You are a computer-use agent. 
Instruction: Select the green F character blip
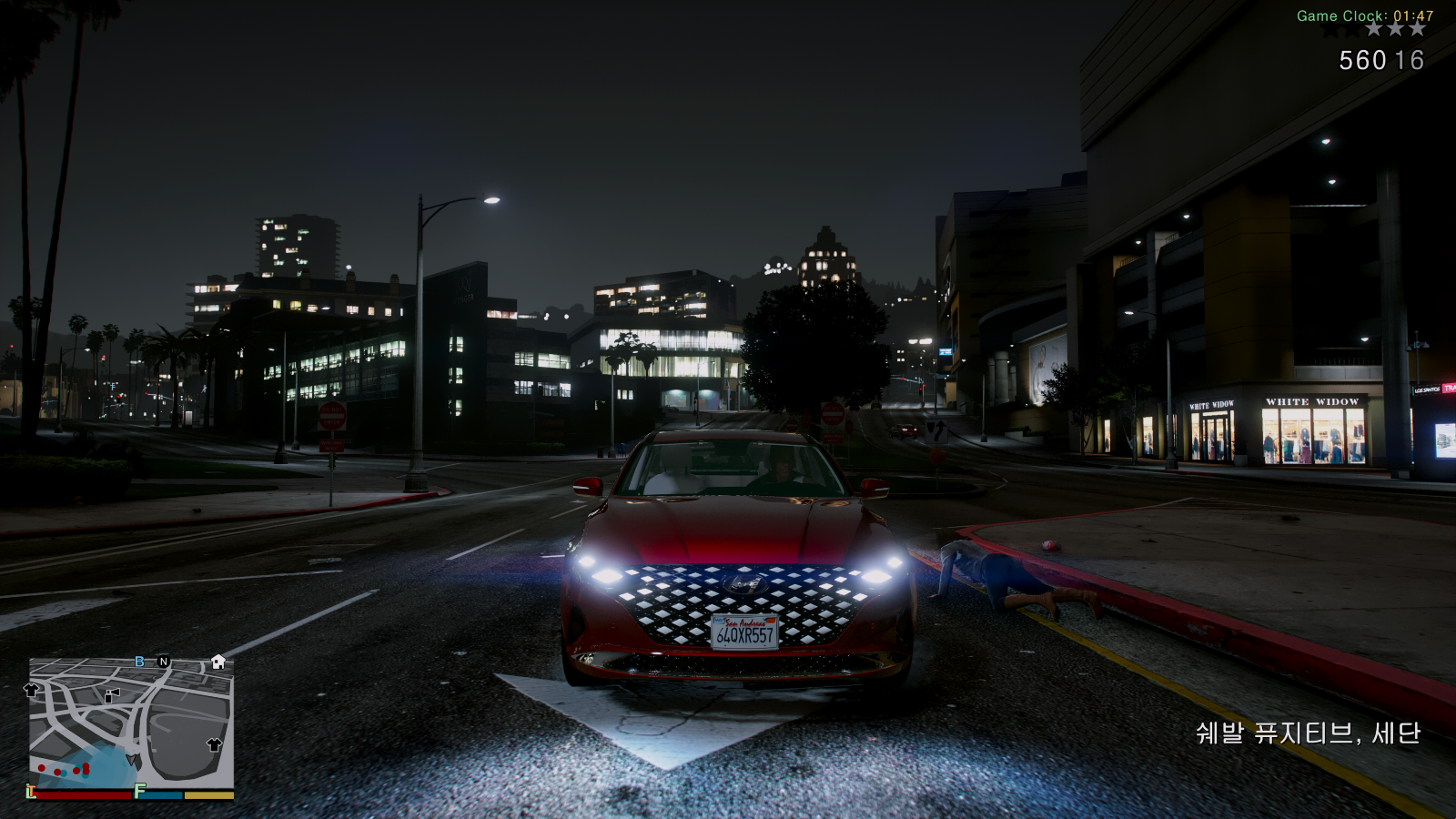[139, 791]
